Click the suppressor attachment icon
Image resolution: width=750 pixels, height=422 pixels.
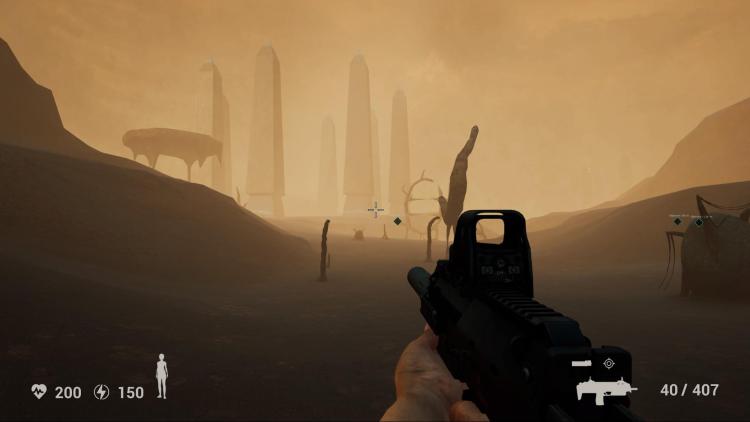[583, 363]
